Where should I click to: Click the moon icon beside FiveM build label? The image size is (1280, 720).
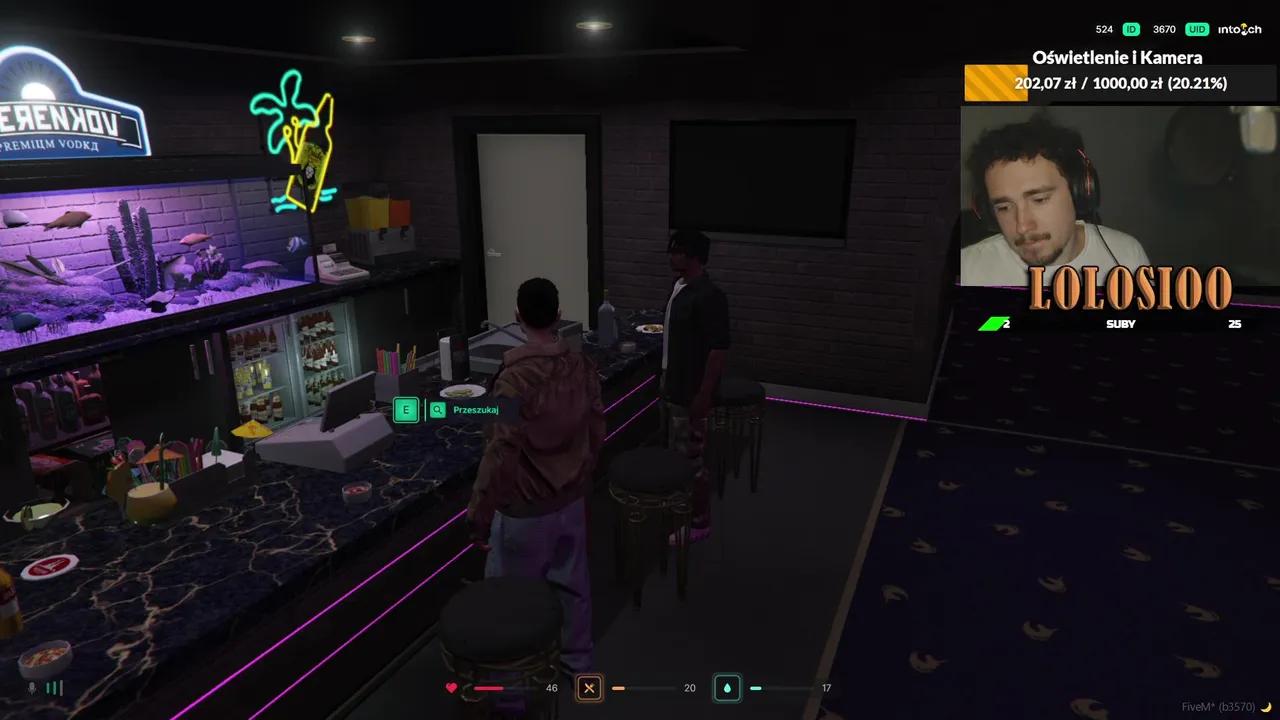[1266, 706]
